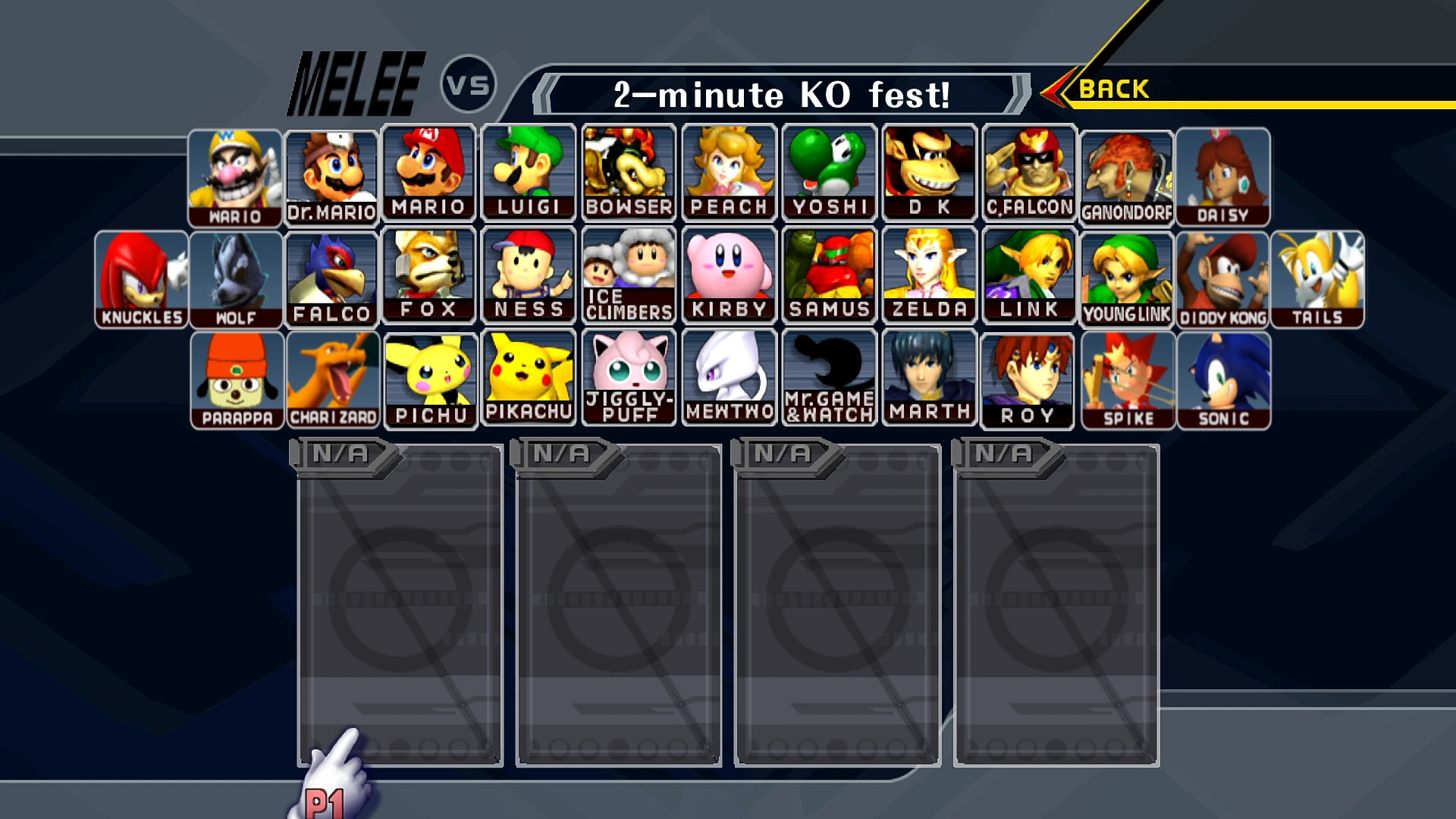Click the 2-minute KO fest title banner
1456x819 pixels.
[x=781, y=96]
